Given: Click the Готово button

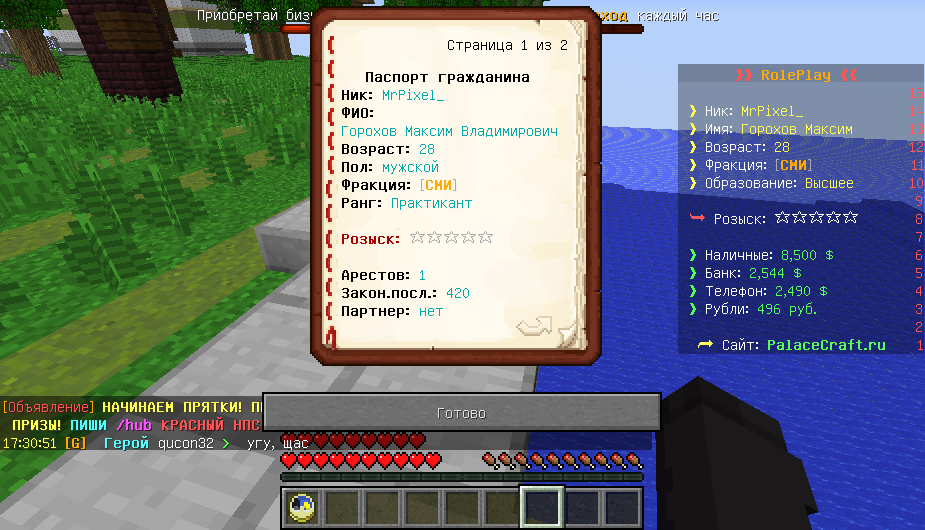Looking at the screenshot, I should [461, 413].
